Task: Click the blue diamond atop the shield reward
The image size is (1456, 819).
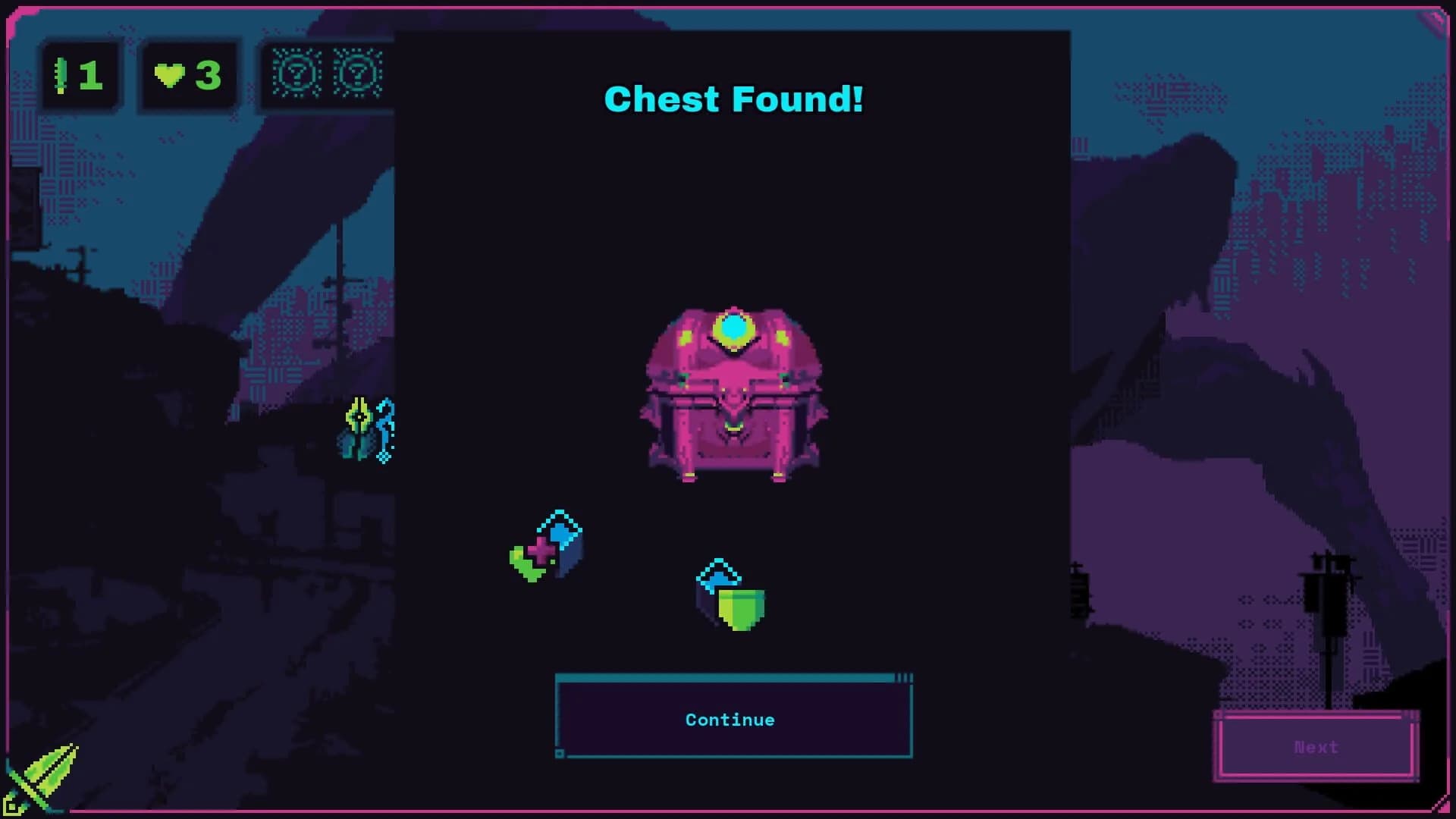Action: [x=719, y=578]
